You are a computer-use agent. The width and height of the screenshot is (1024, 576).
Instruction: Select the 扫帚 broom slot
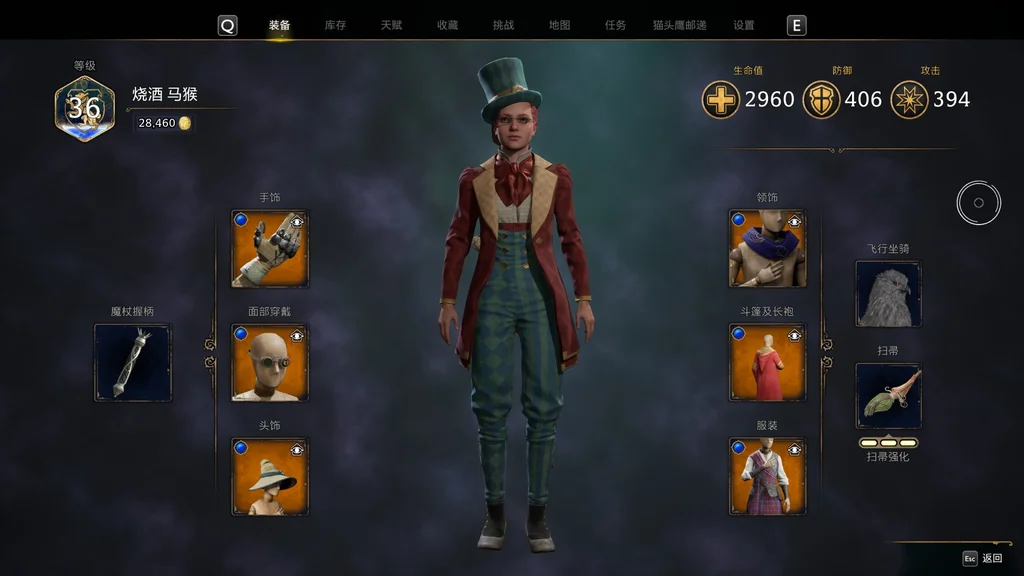coord(888,396)
